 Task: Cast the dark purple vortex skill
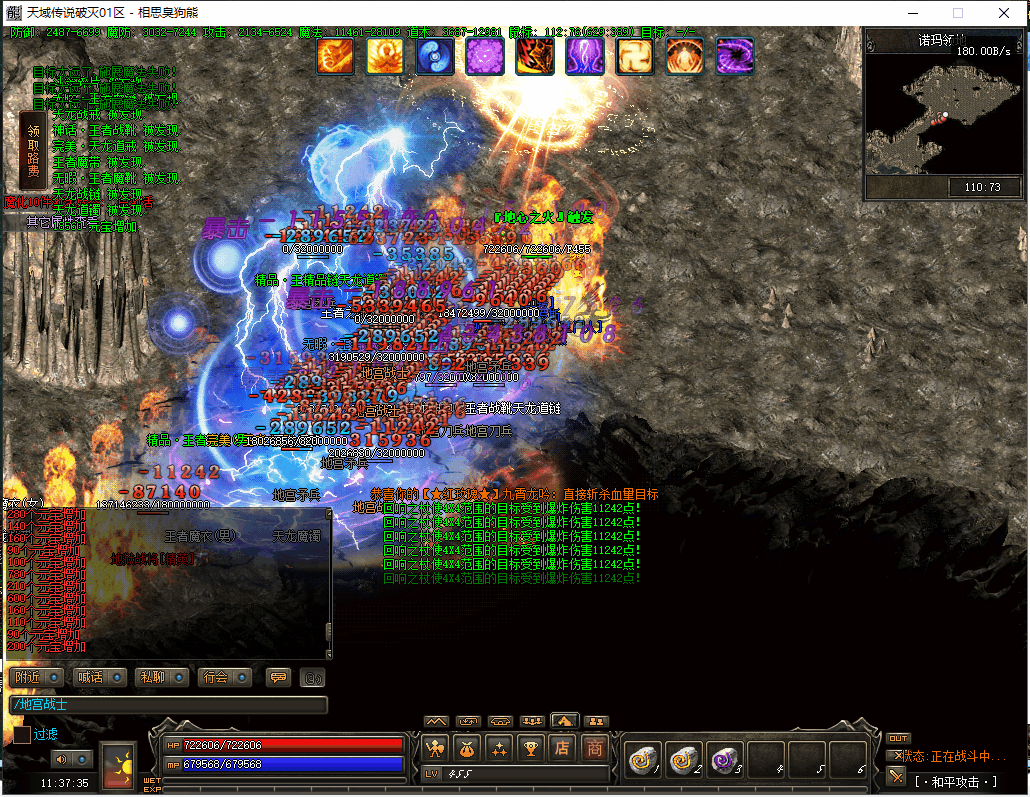click(x=735, y=56)
